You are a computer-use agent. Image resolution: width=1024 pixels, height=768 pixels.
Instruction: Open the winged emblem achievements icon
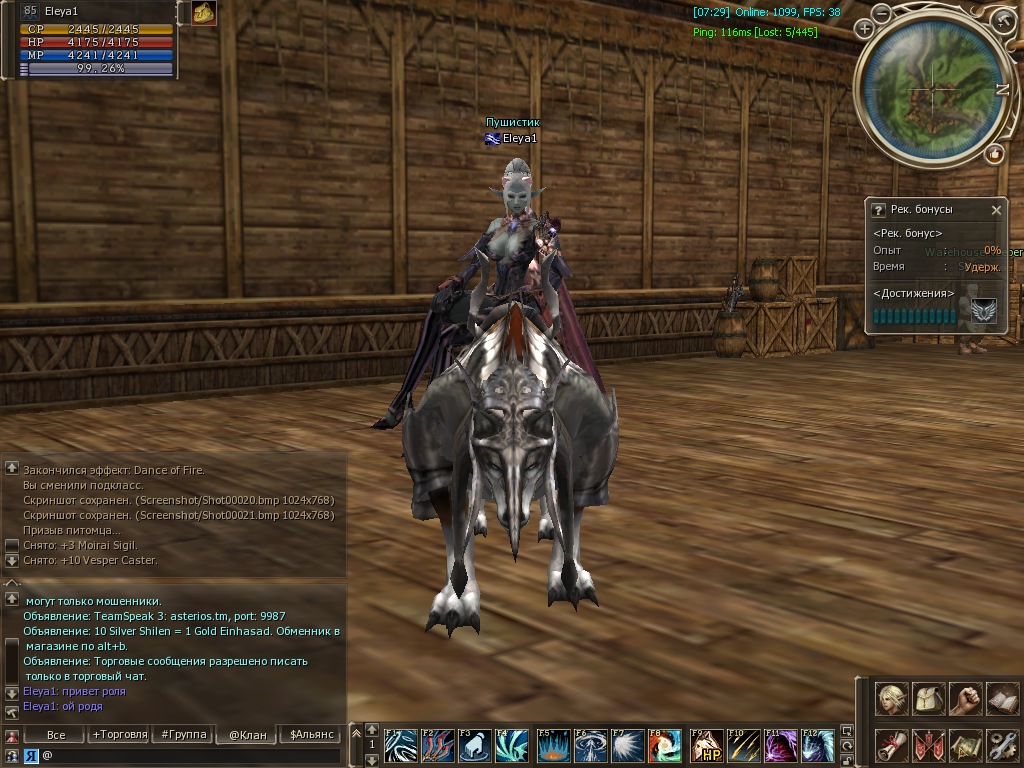[x=983, y=313]
